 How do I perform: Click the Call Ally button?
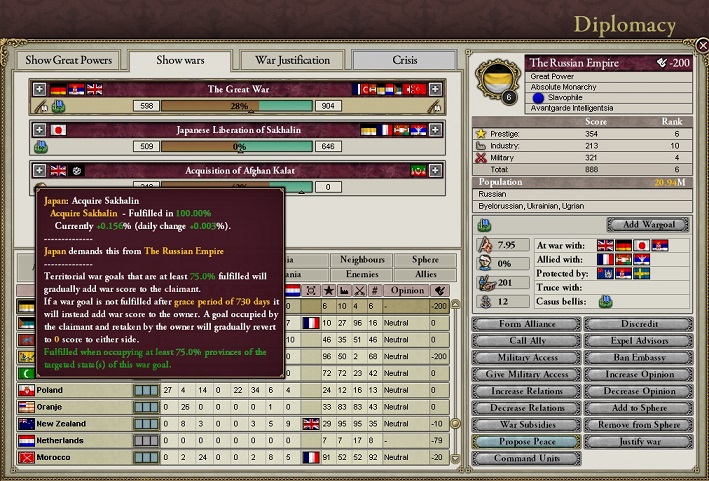tap(526, 341)
